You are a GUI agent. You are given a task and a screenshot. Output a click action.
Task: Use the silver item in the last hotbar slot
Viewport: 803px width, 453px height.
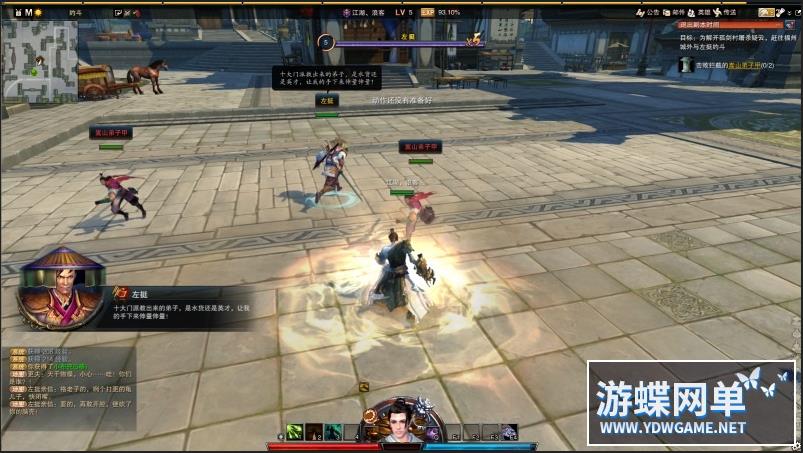[509, 432]
